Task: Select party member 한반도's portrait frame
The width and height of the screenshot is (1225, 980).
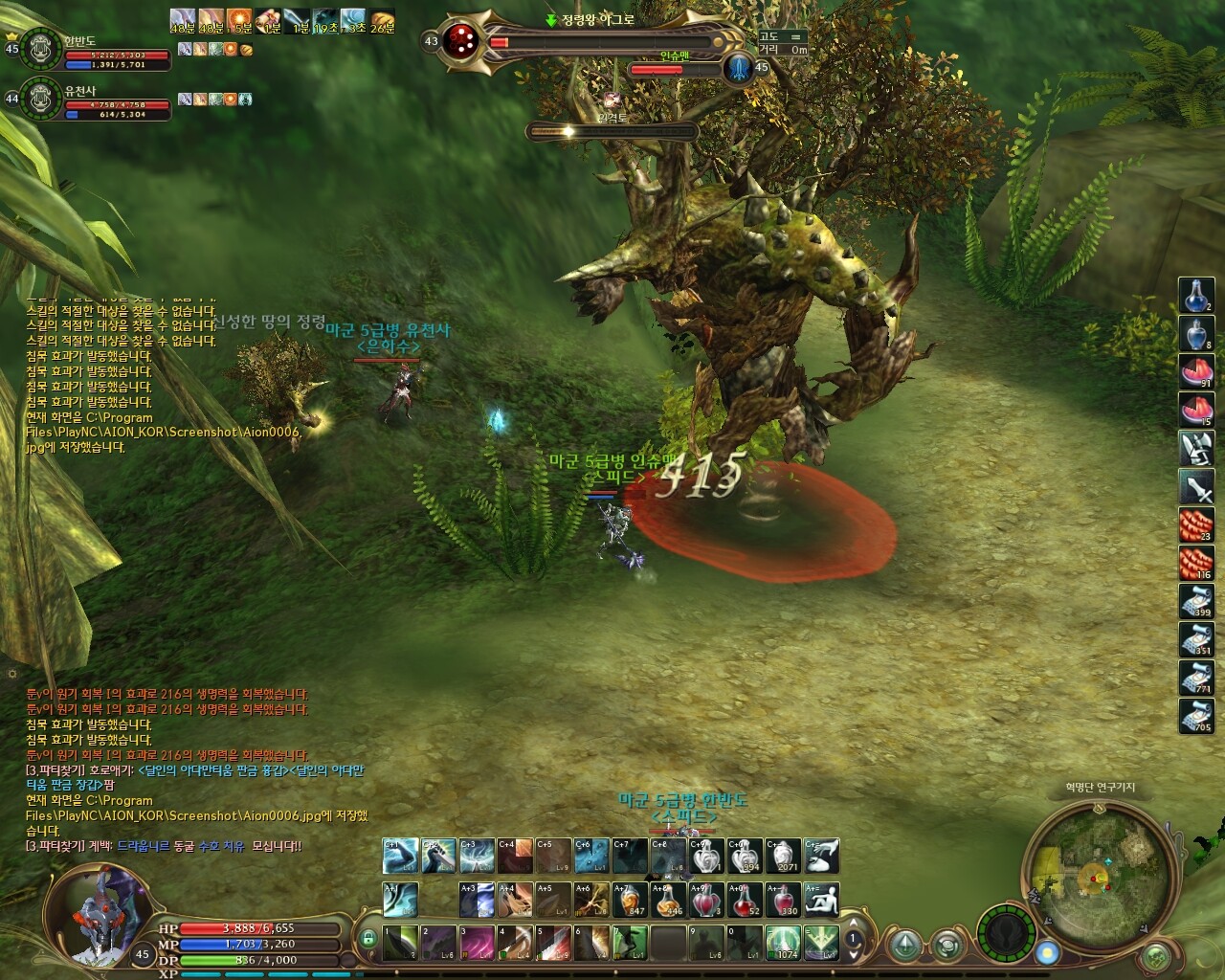Action: (x=40, y=49)
